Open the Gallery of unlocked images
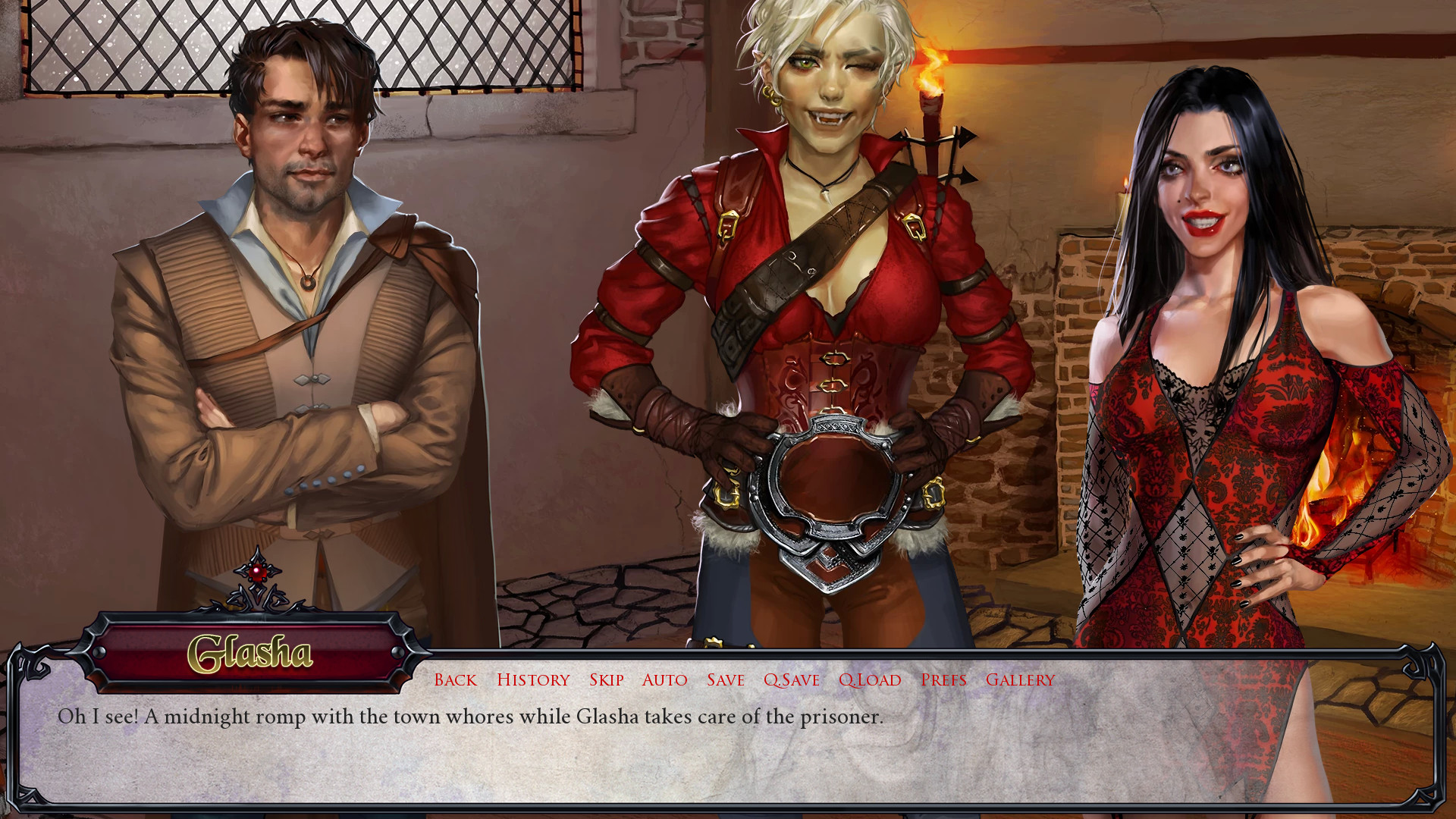This screenshot has height=819, width=1456. point(1018,680)
